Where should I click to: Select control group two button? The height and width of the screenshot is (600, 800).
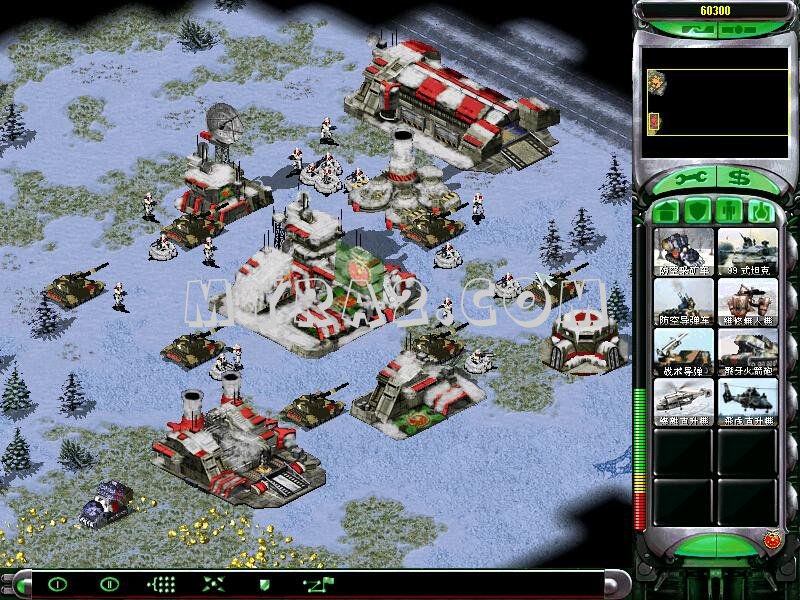click(x=109, y=583)
